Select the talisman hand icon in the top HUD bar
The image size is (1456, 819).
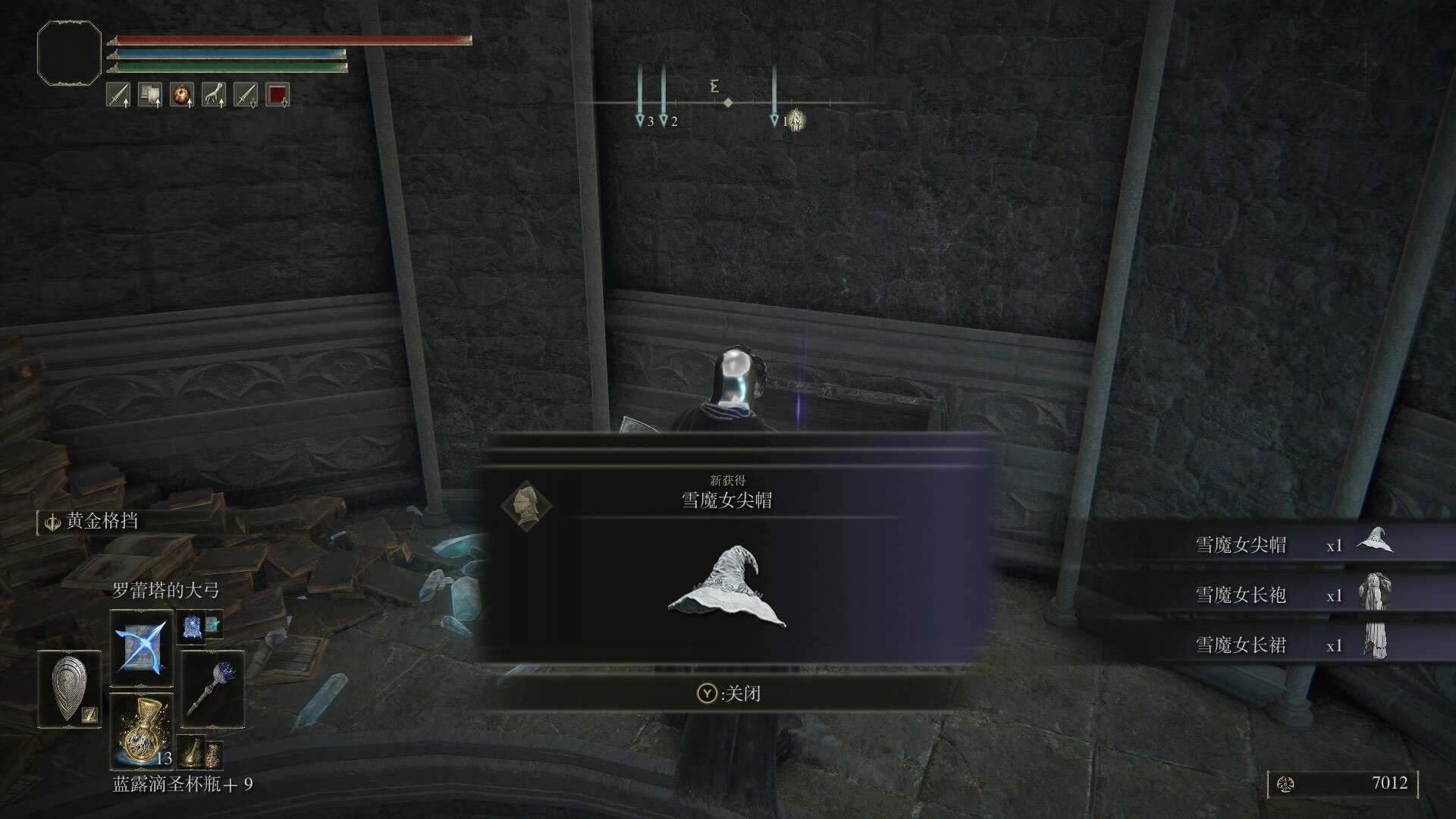212,95
